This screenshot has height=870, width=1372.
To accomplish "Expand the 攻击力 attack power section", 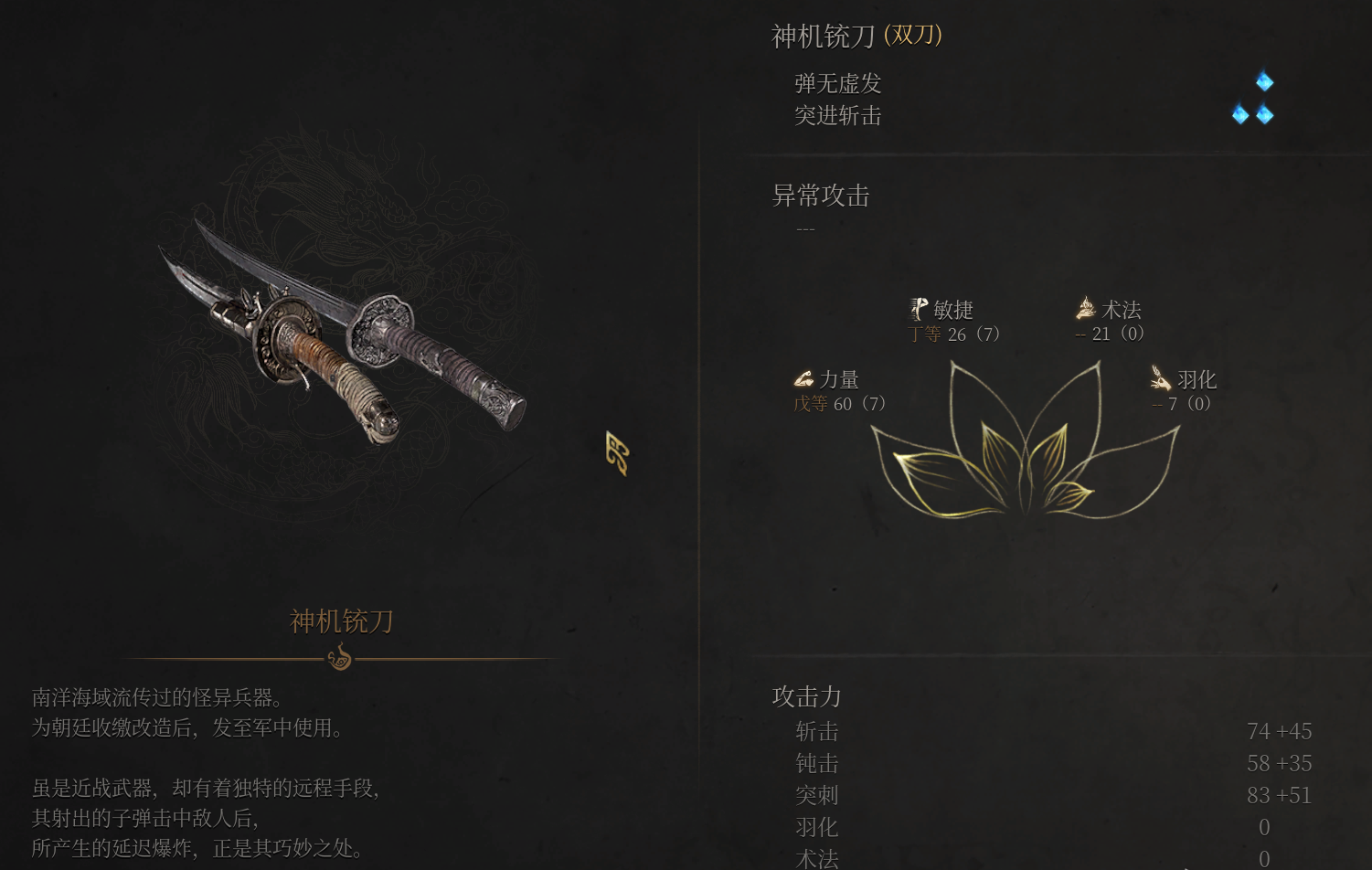I will 804,696.
